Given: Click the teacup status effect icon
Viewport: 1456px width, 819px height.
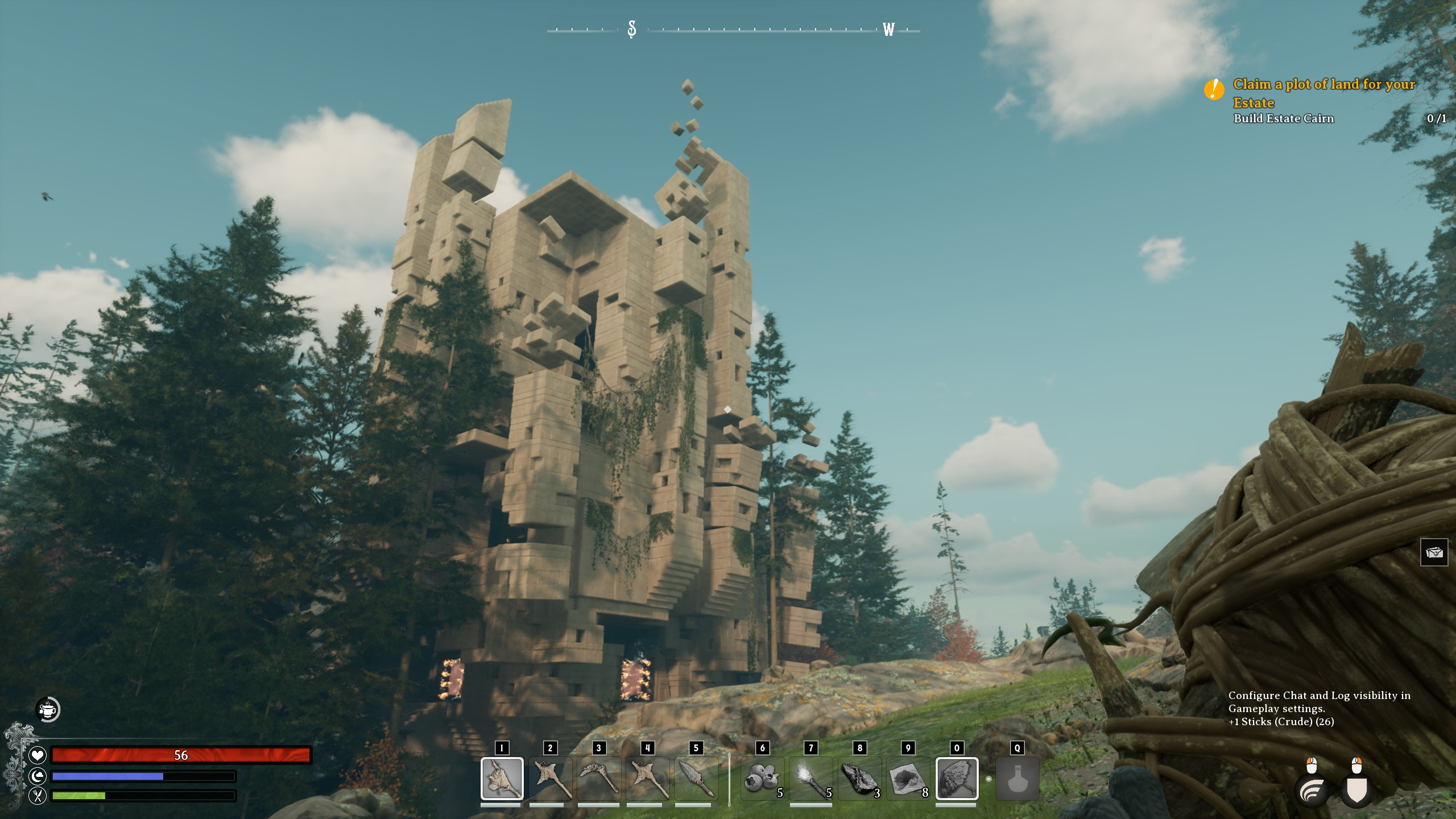Looking at the screenshot, I should (48, 709).
